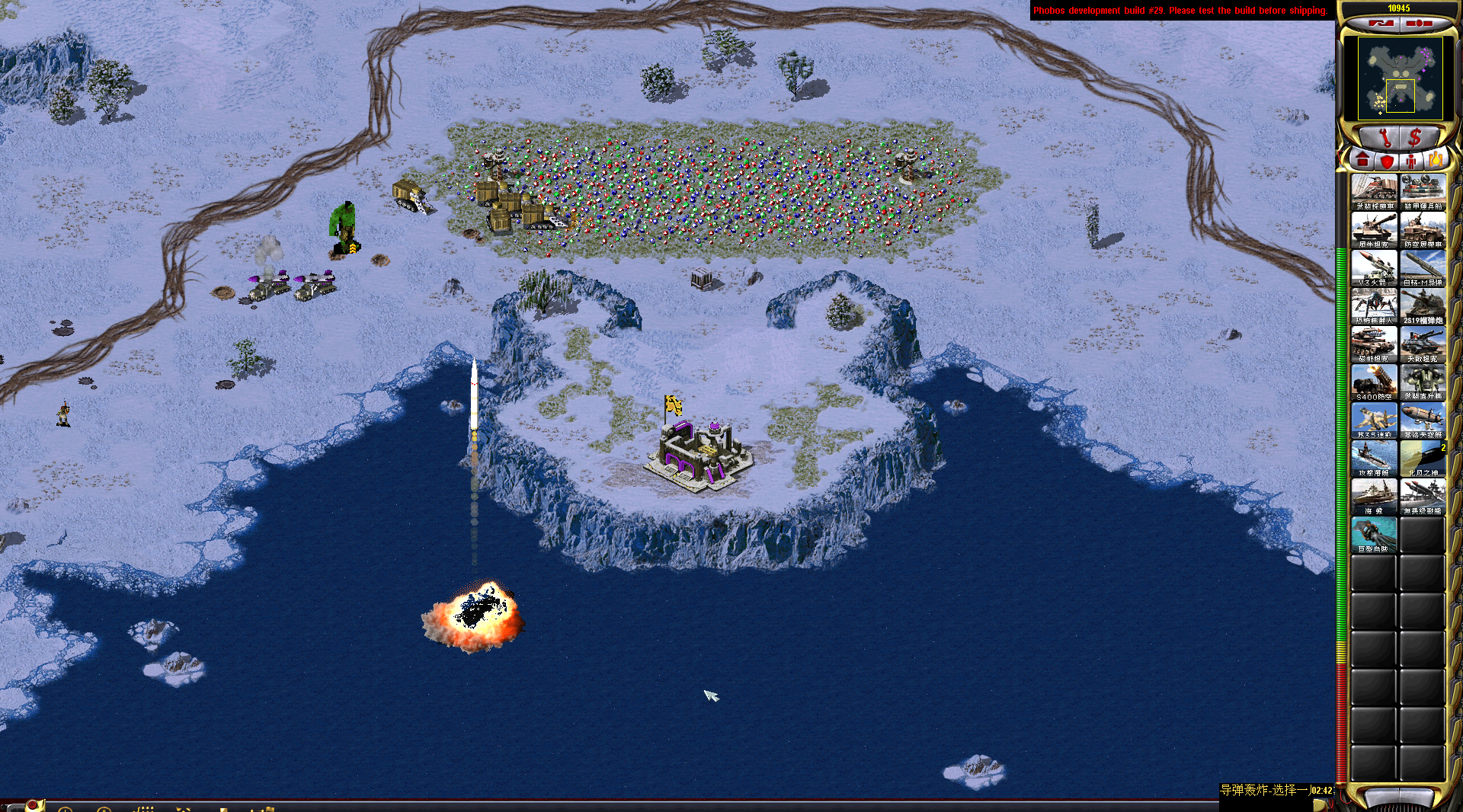Queue a Kirov airship (基洛夫空艇)

pos(1423,420)
